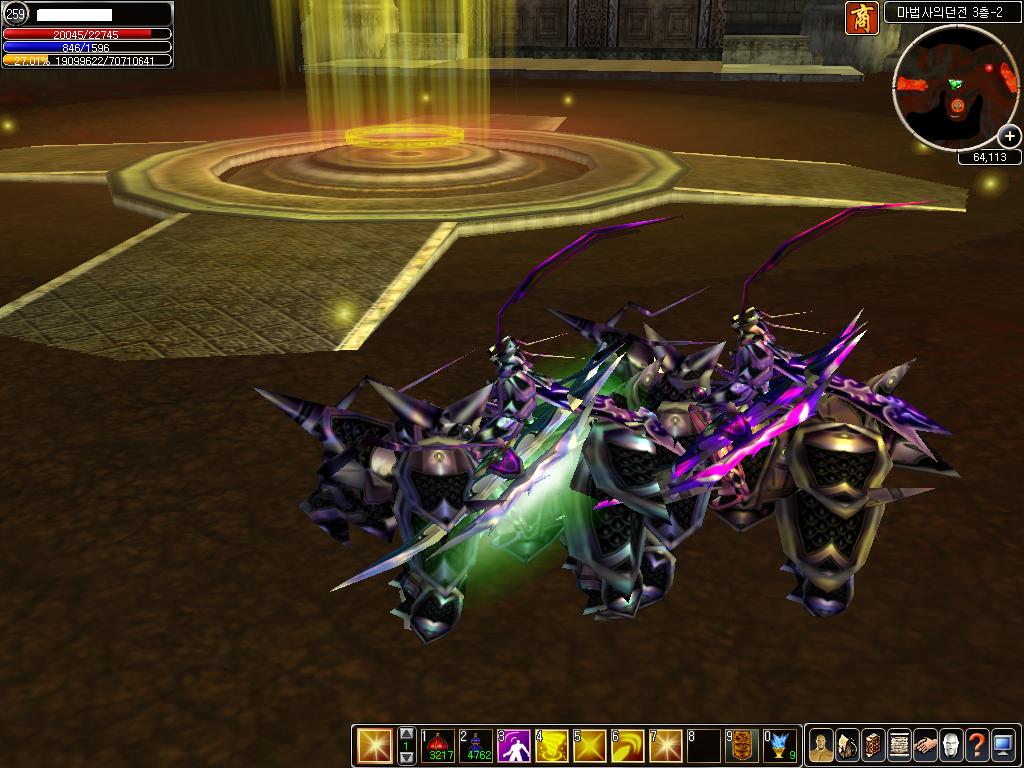Click the minimap's plus zoom button
The height and width of the screenshot is (768, 1024).
coord(1009,137)
